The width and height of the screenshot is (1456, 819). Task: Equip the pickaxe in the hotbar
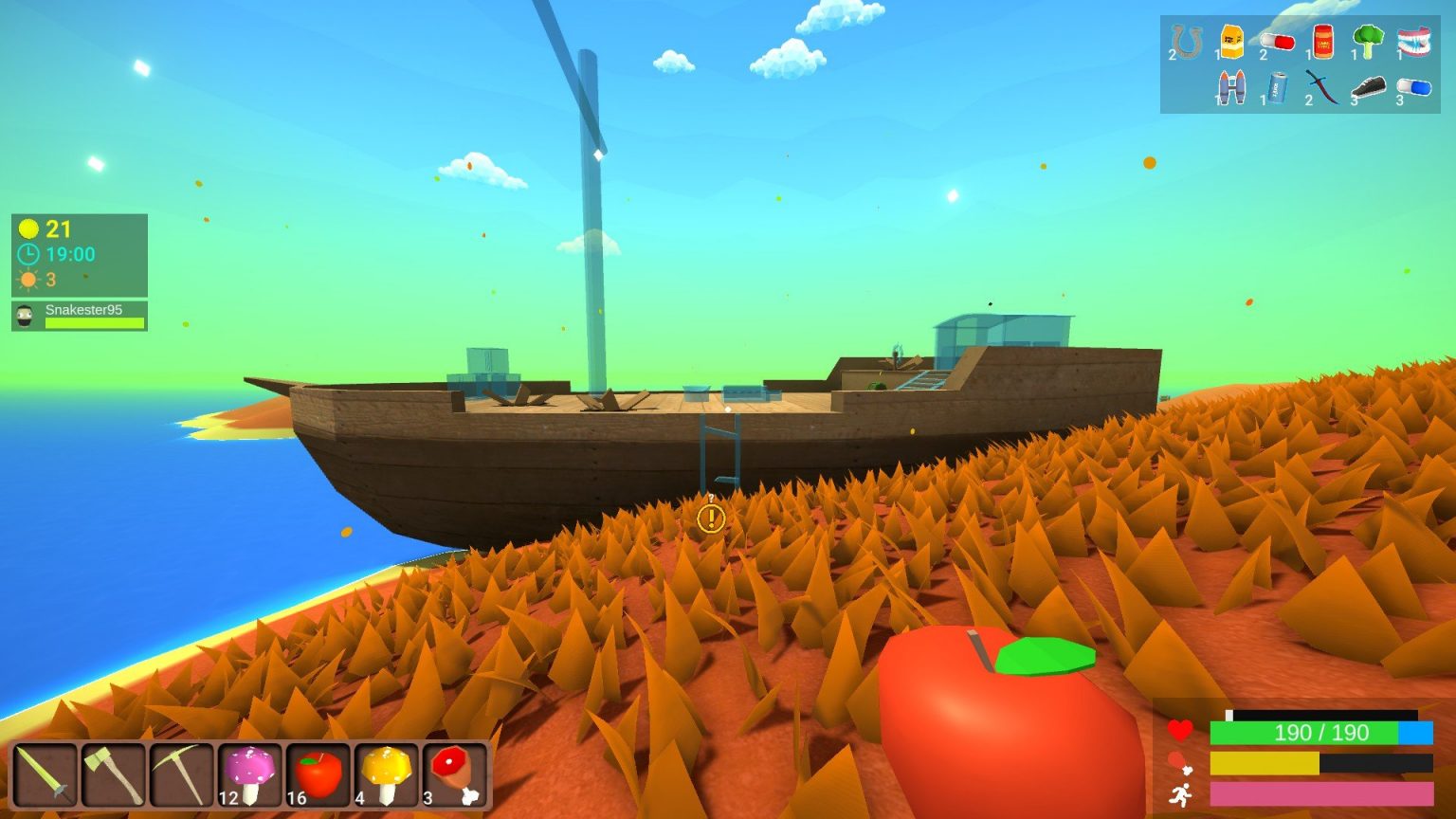click(182, 774)
